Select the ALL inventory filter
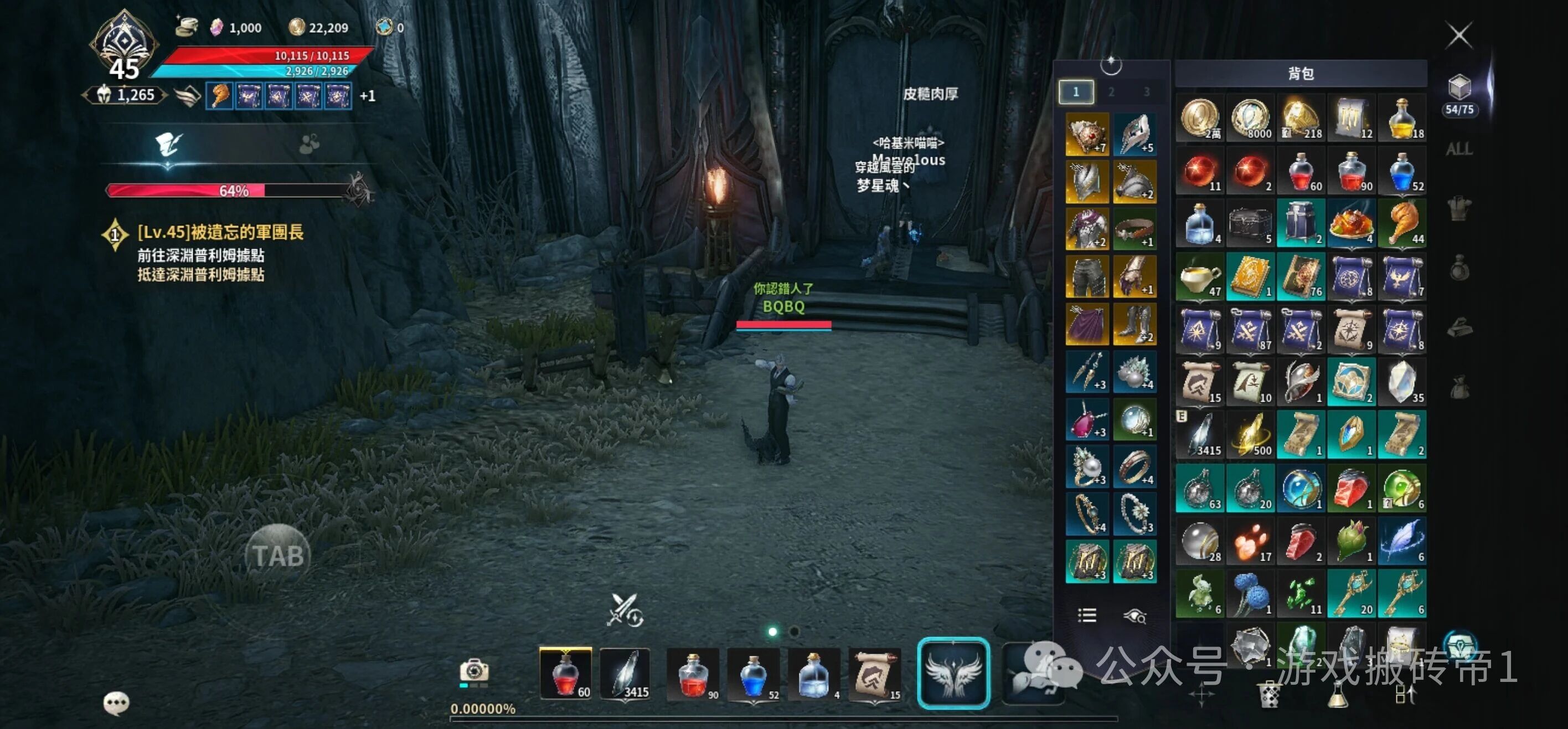The height and width of the screenshot is (729, 1568). (1459, 149)
